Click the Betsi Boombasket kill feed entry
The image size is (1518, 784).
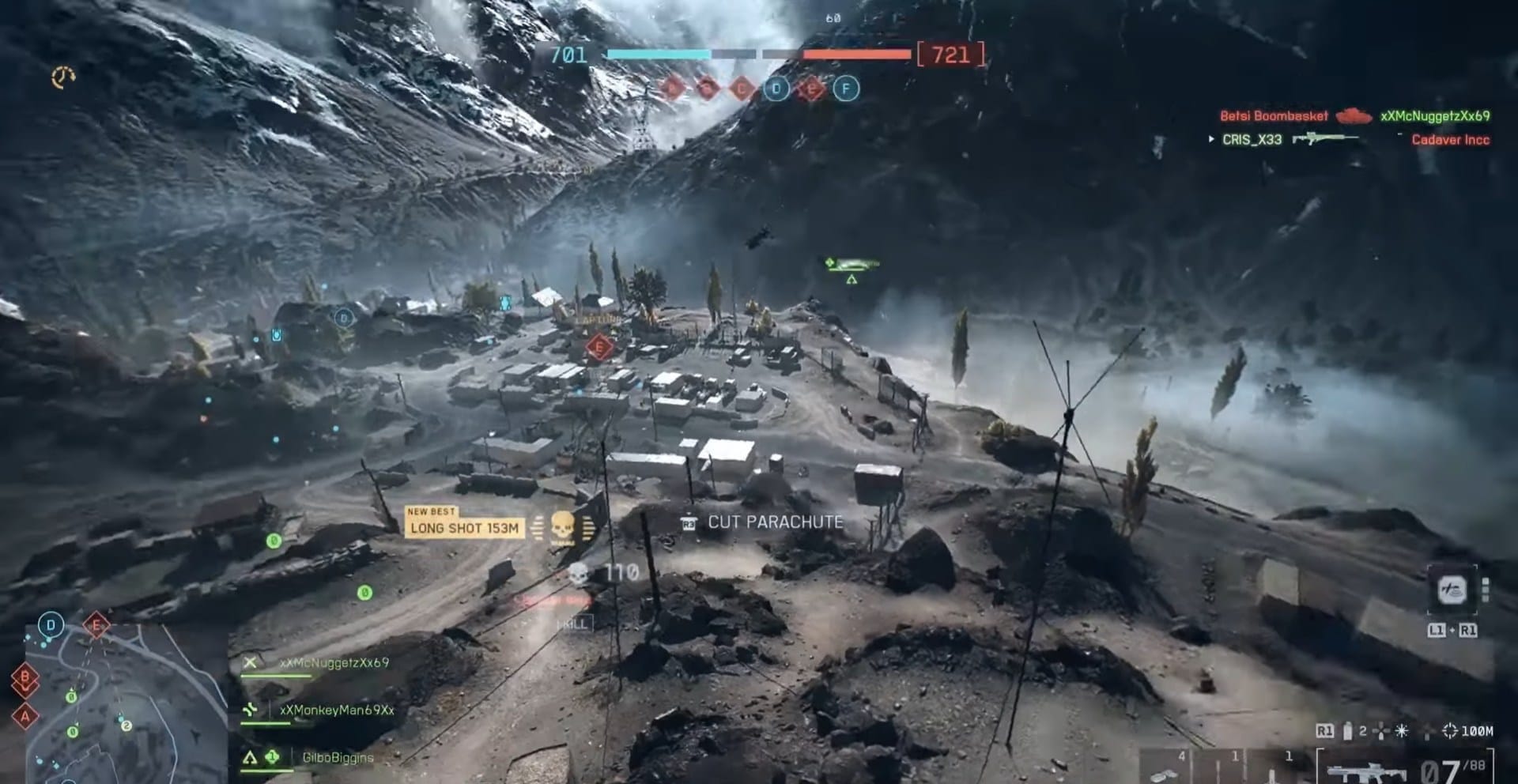[x=1274, y=116]
